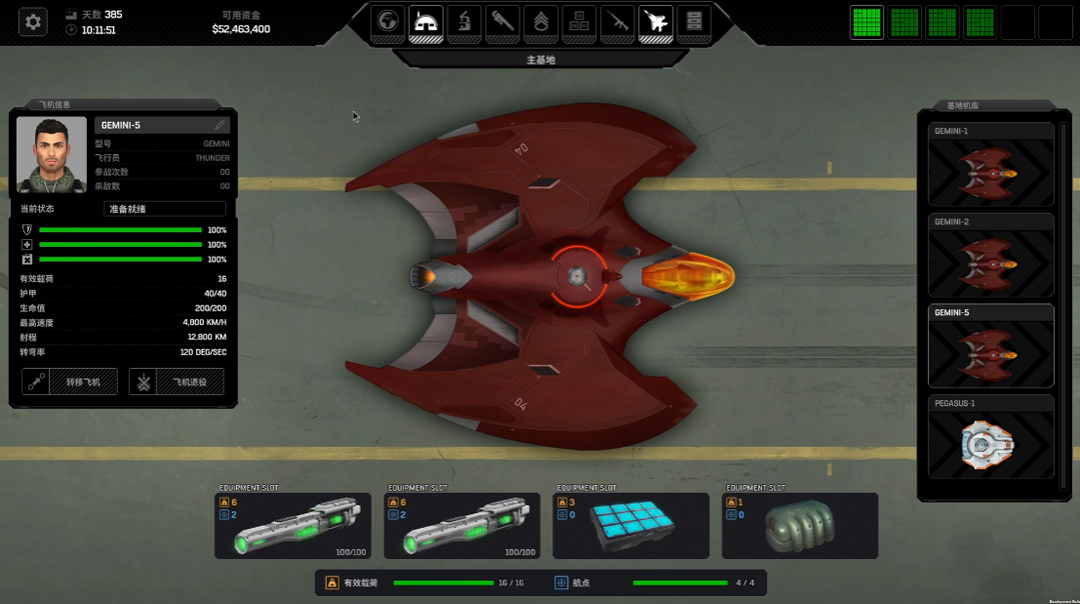This screenshot has height=604, width=1080.
Task: Open the sergeant rank soldiers tab
Action: pyautogui.click(x=541, y=21)
